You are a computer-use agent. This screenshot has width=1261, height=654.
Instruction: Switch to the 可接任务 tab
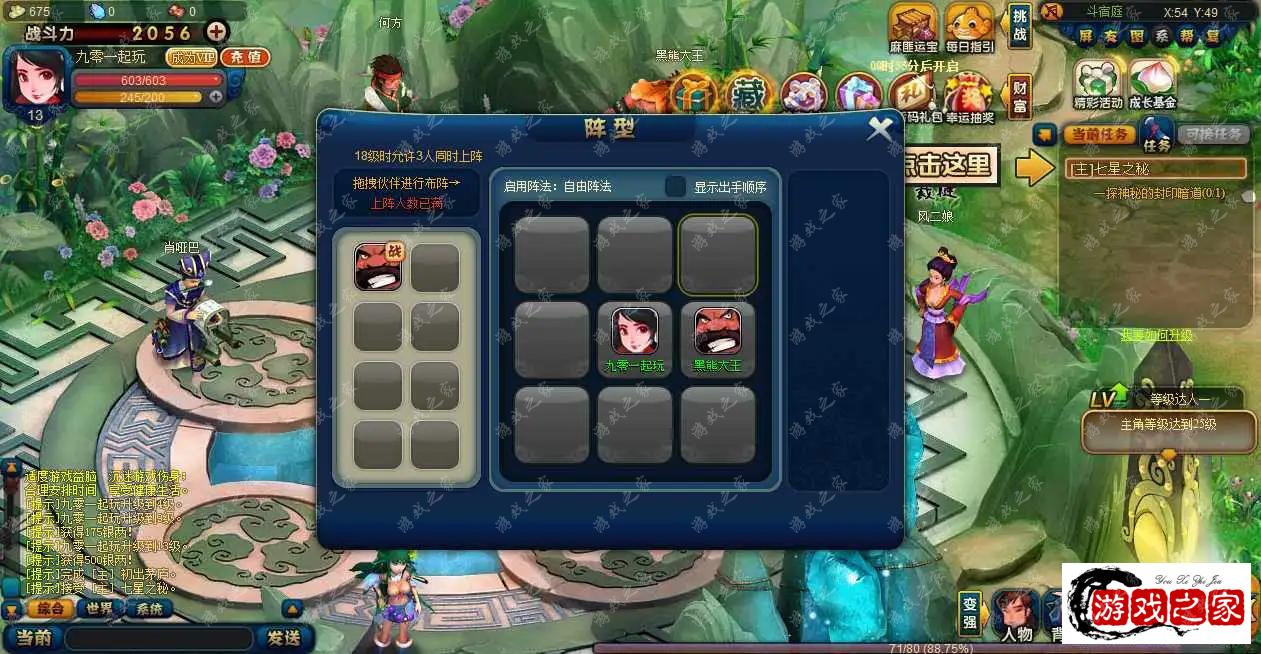click(x=1212, y=134)
